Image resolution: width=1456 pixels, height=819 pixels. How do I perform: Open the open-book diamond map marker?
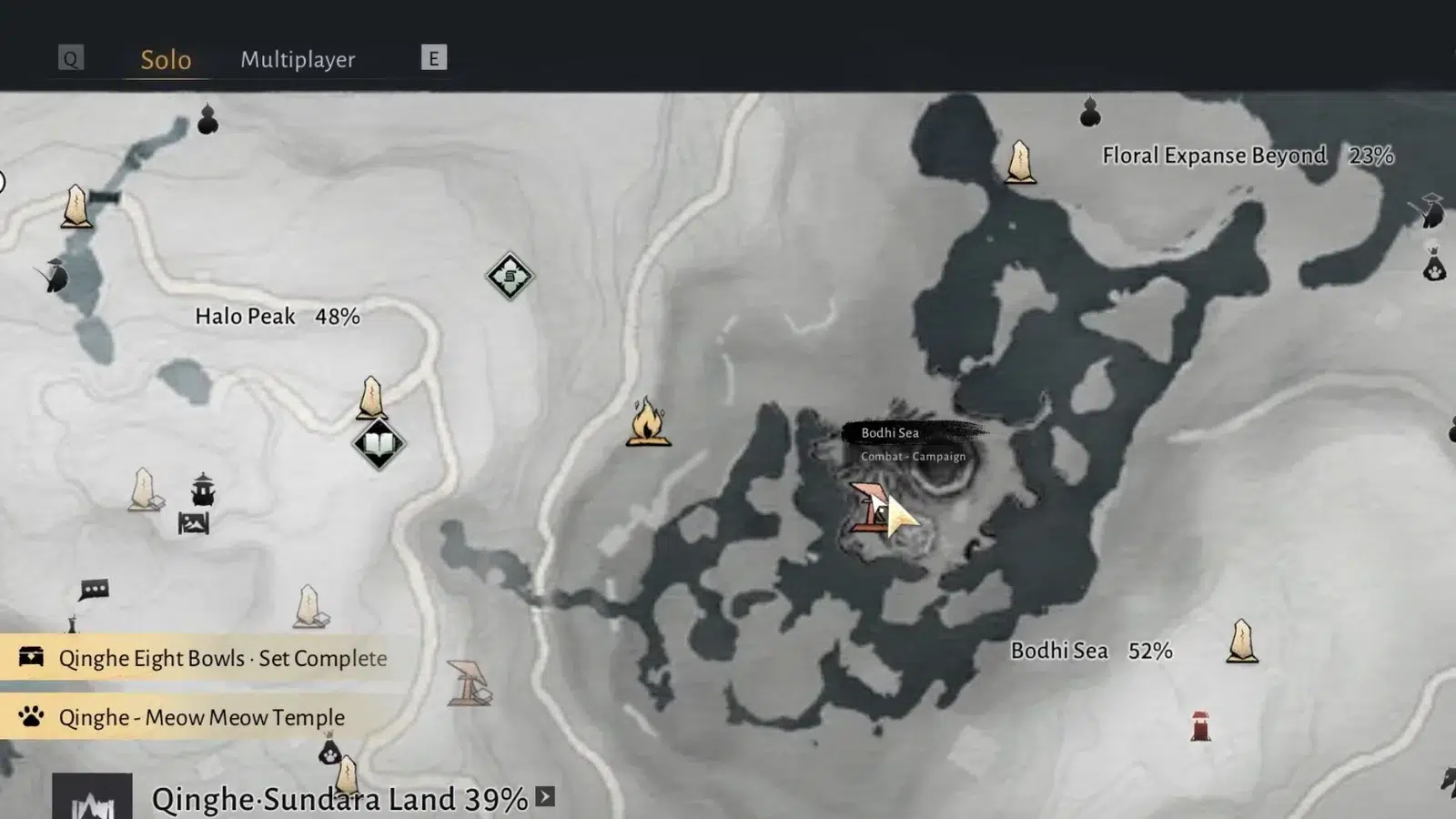coord(379,444)
